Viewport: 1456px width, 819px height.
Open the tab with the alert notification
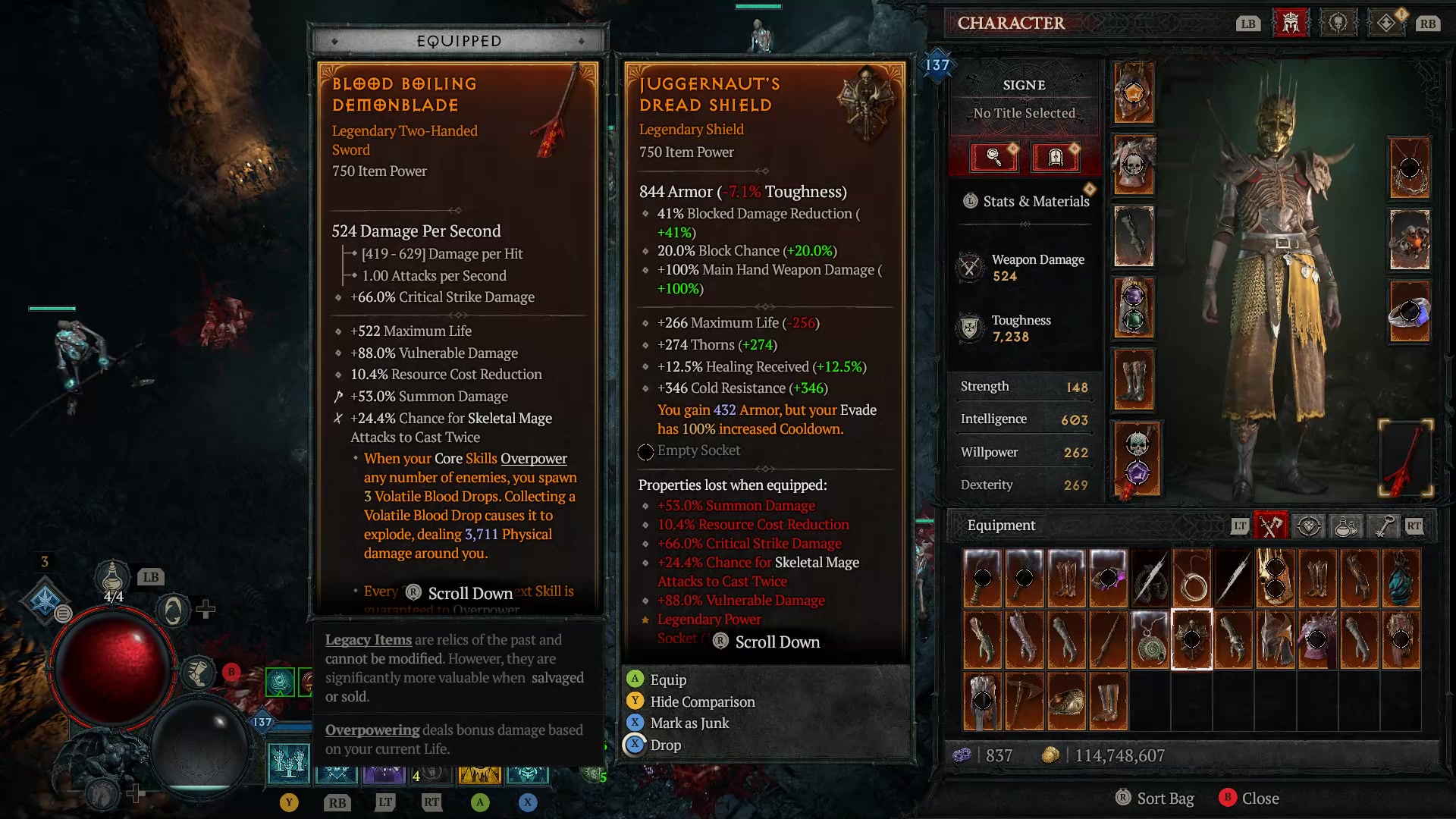point(1388,23)
